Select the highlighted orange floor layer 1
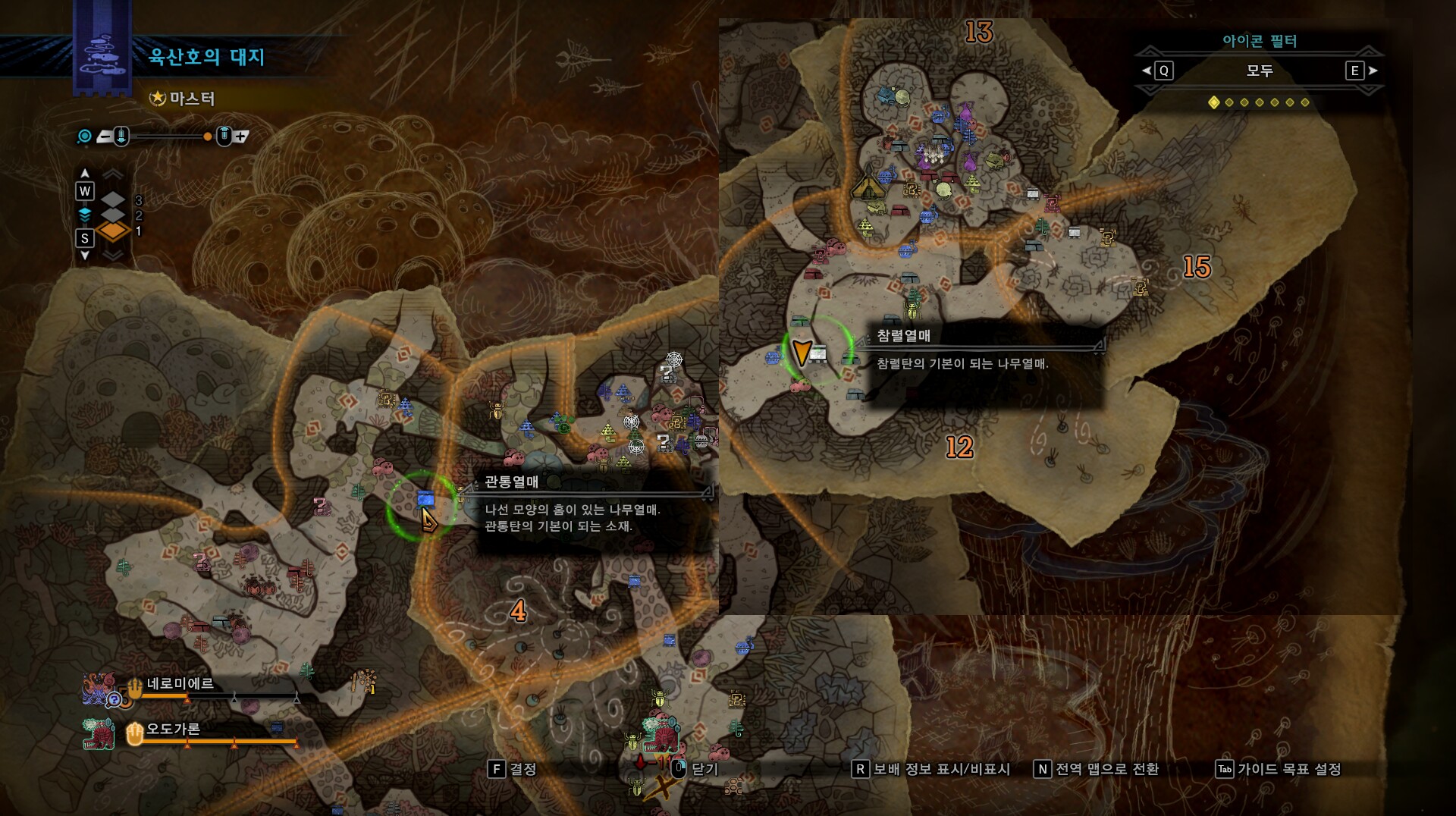Screen dimensions: 1456x816 pyautogui.click(x=113, y=231)
